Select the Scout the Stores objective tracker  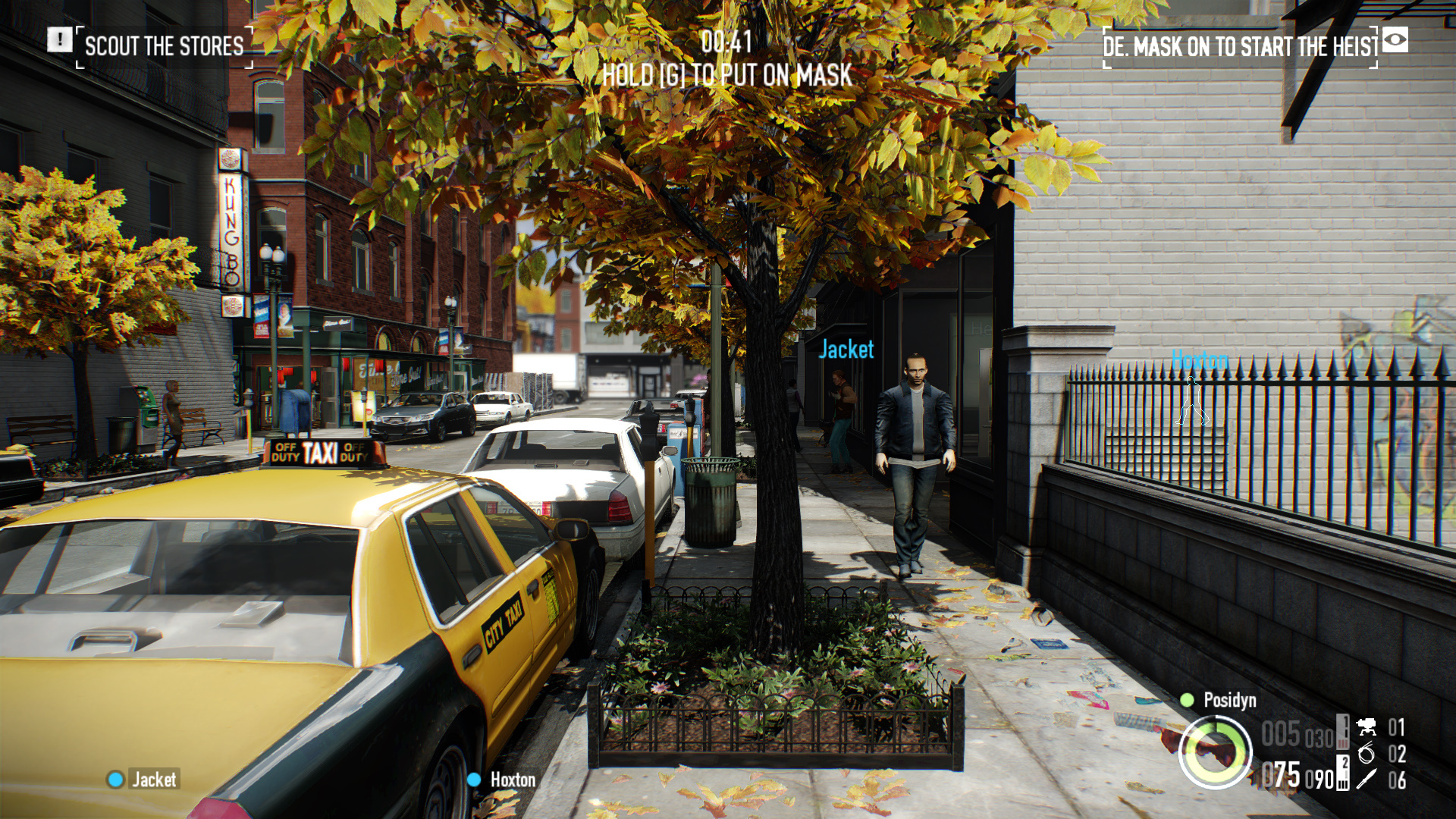pos(164,46)
